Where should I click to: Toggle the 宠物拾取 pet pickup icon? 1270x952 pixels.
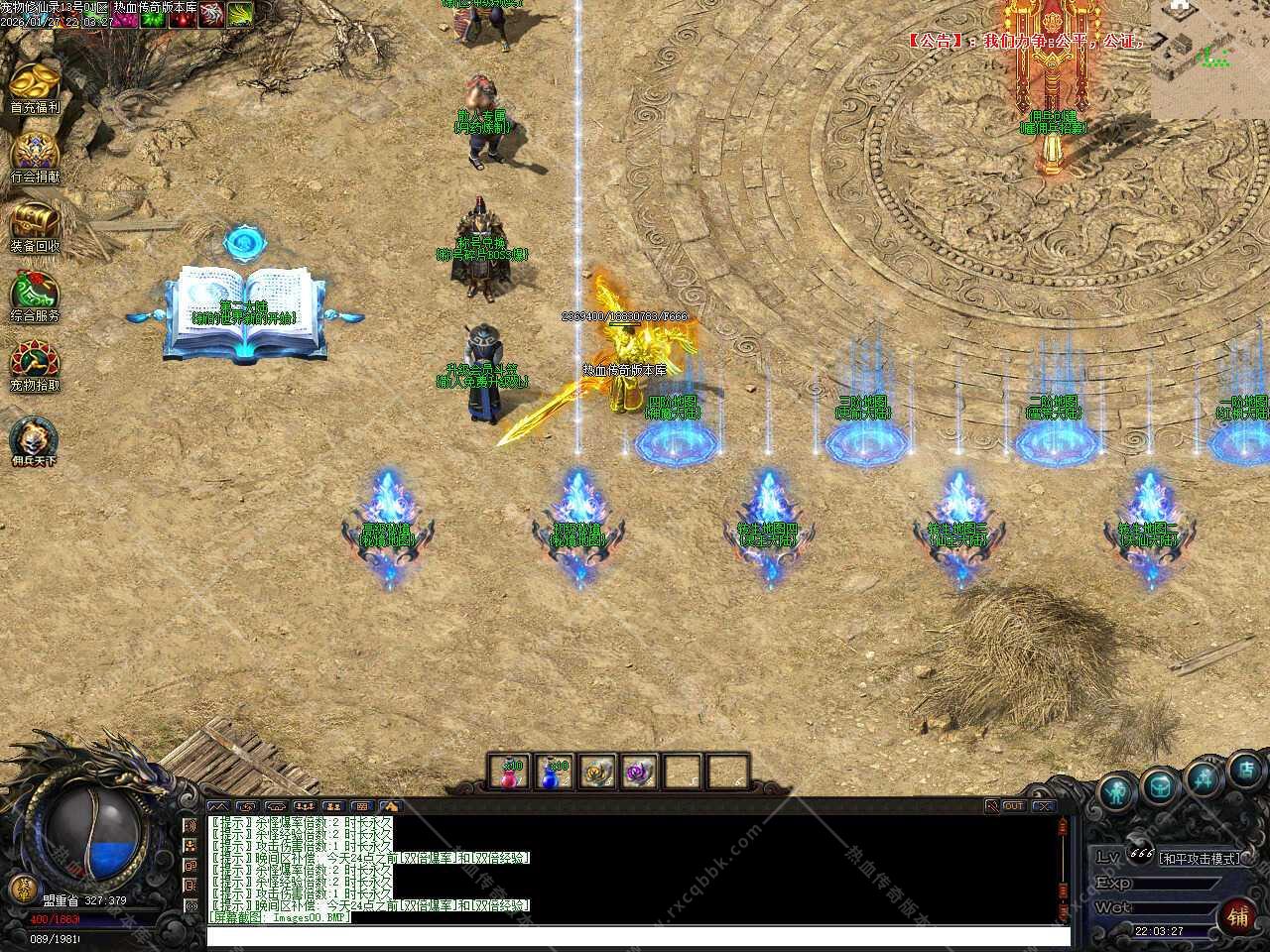coord(34,362)
